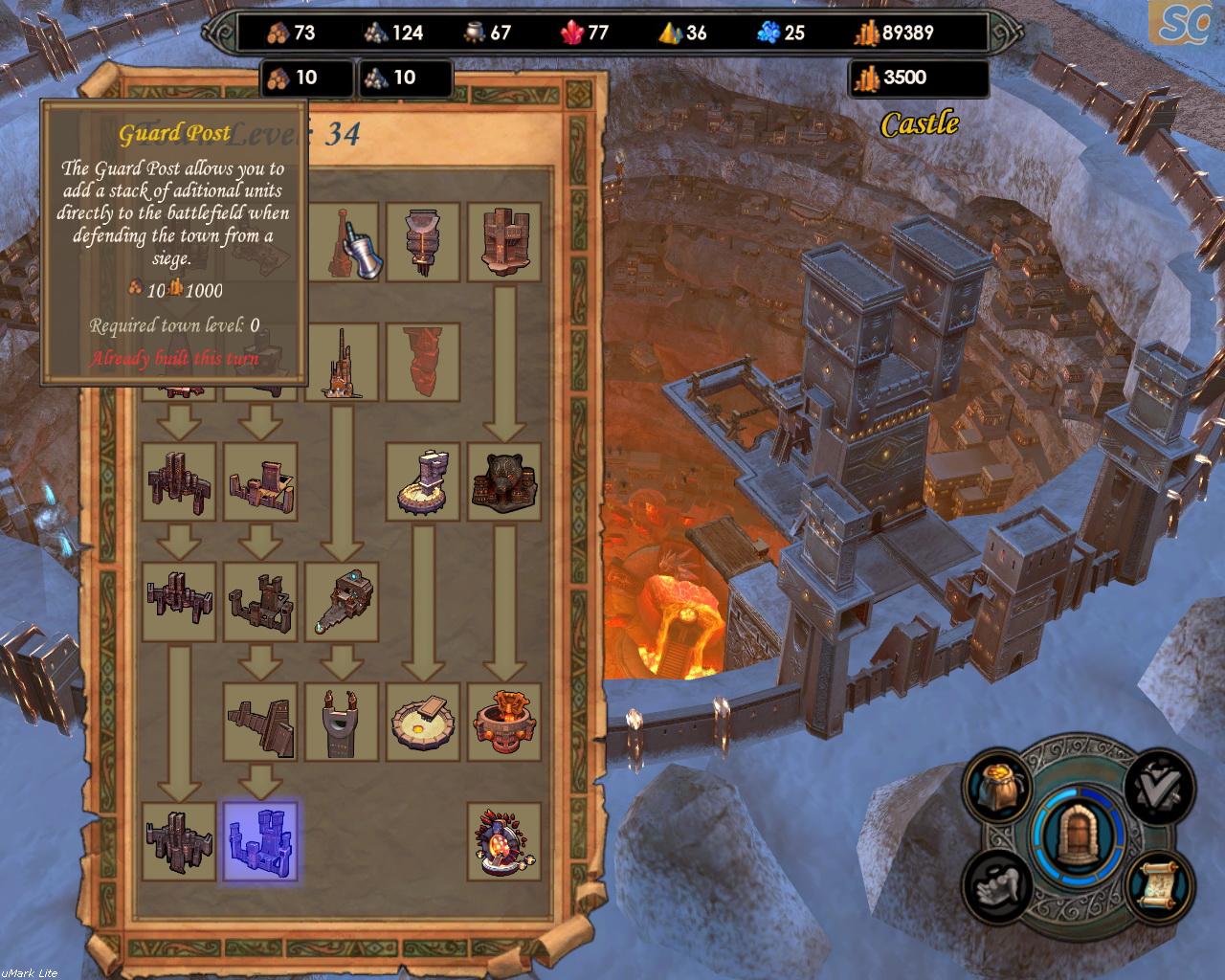Choose the circular arena with trapdoor icon
Screen dimensions: 1225x980
[x=423, y=722]
